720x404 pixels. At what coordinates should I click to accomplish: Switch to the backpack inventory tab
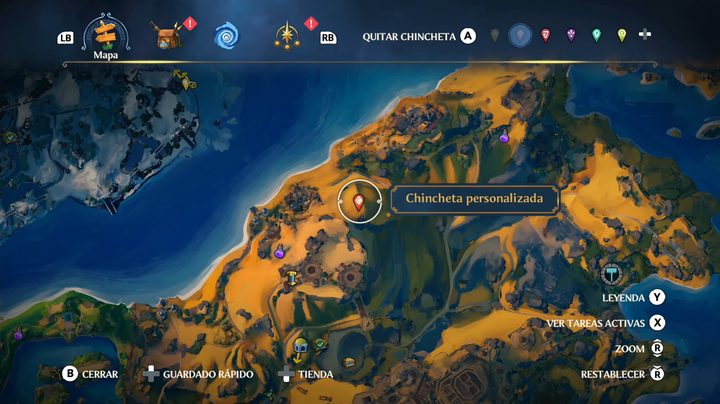pos(166,37)
